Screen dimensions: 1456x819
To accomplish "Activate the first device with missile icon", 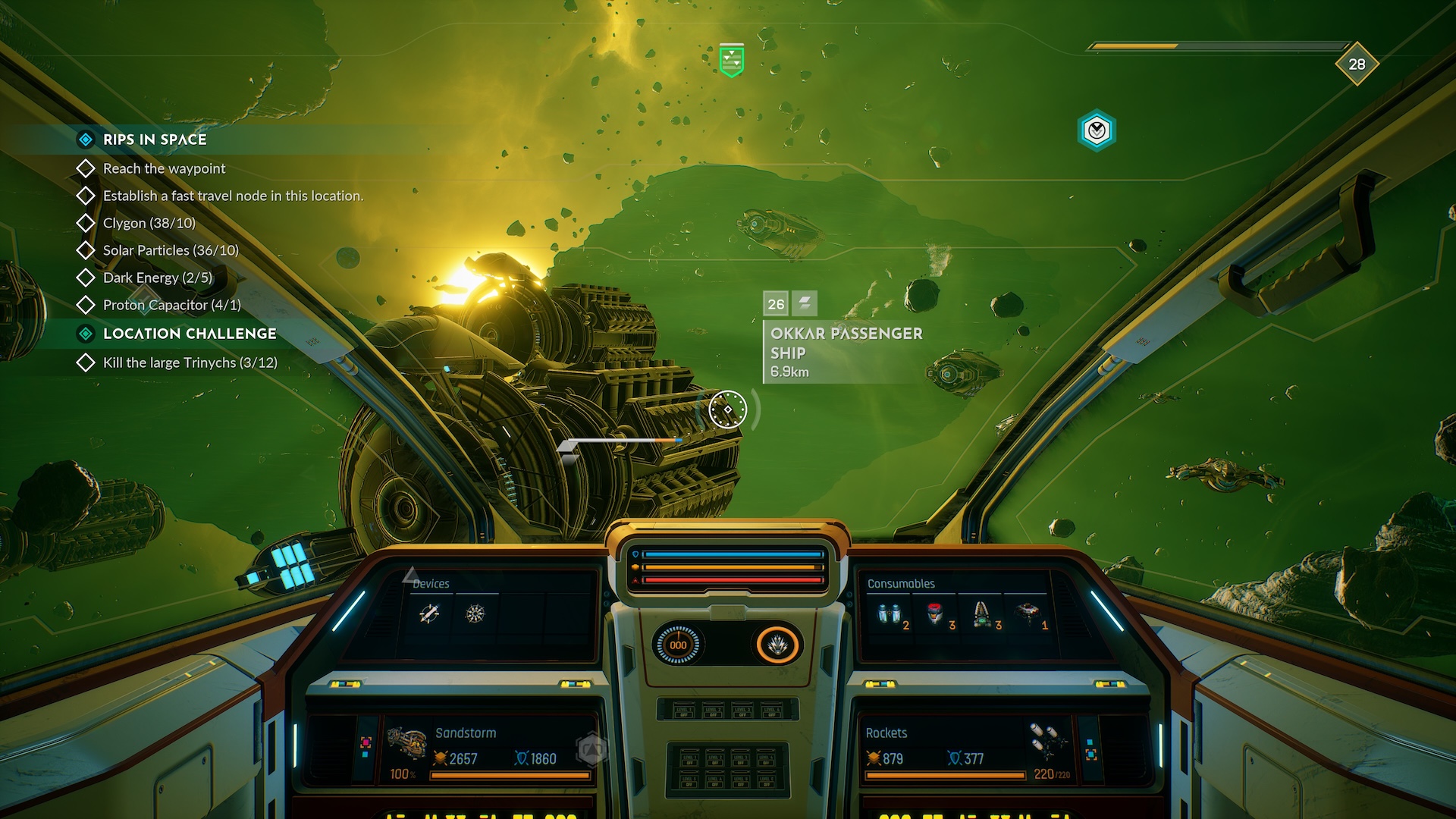I will coord(429,613).
